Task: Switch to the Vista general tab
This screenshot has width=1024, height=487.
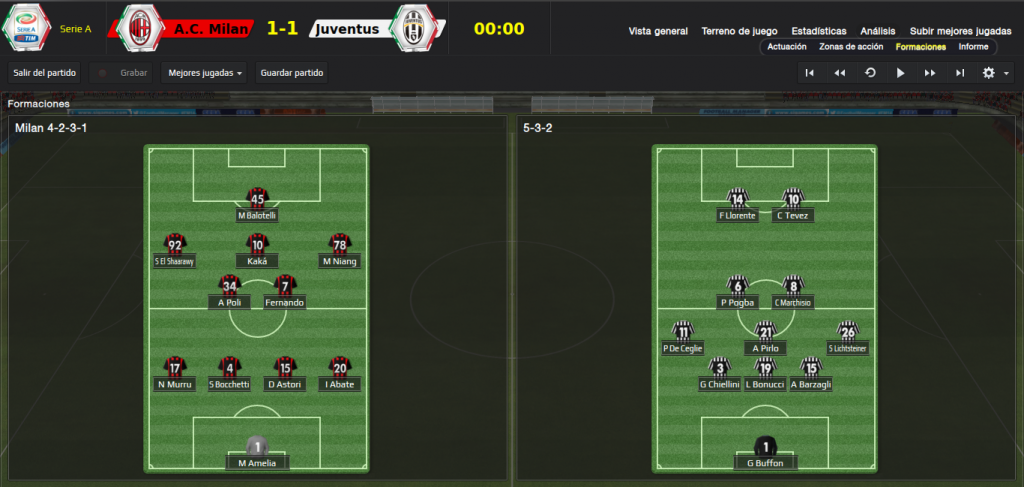Action: [658, 31]
